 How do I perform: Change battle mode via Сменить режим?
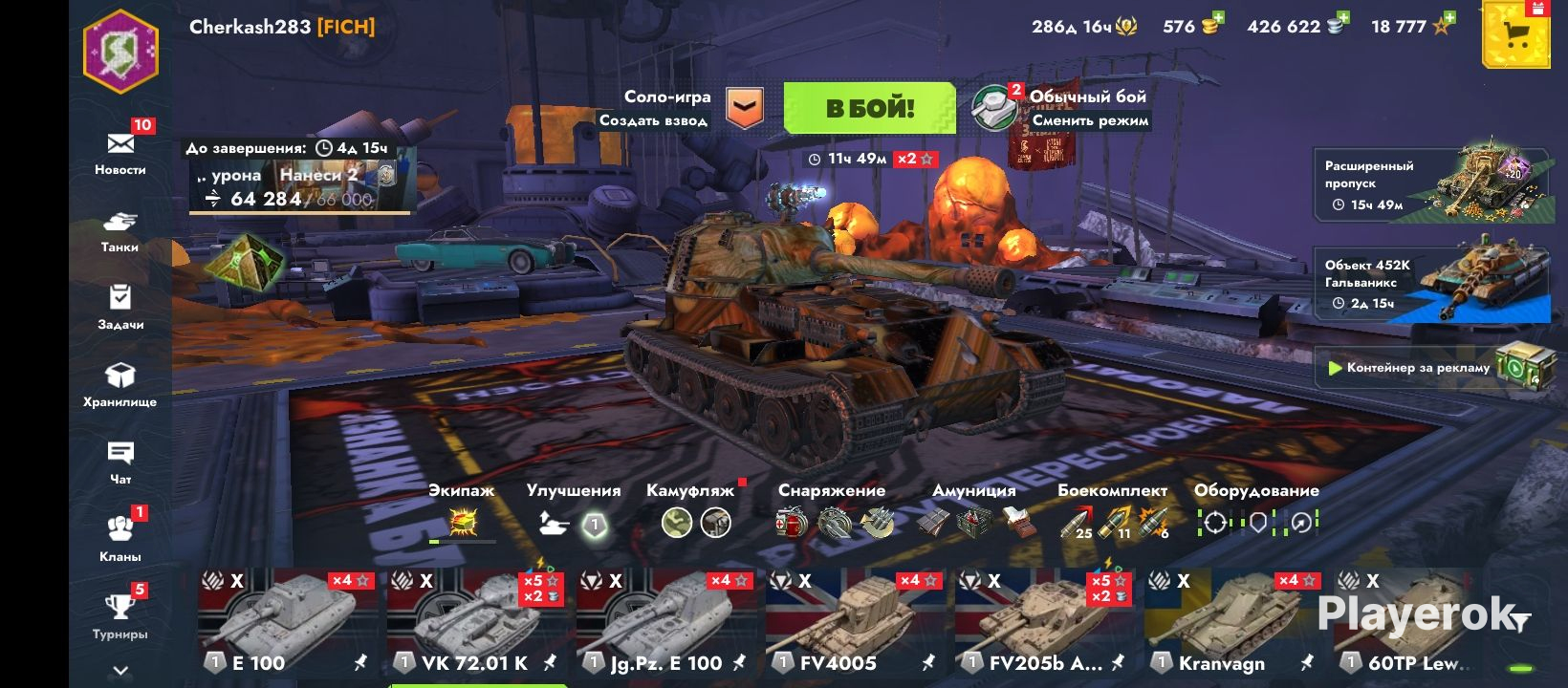click(x=1090, y=120)
